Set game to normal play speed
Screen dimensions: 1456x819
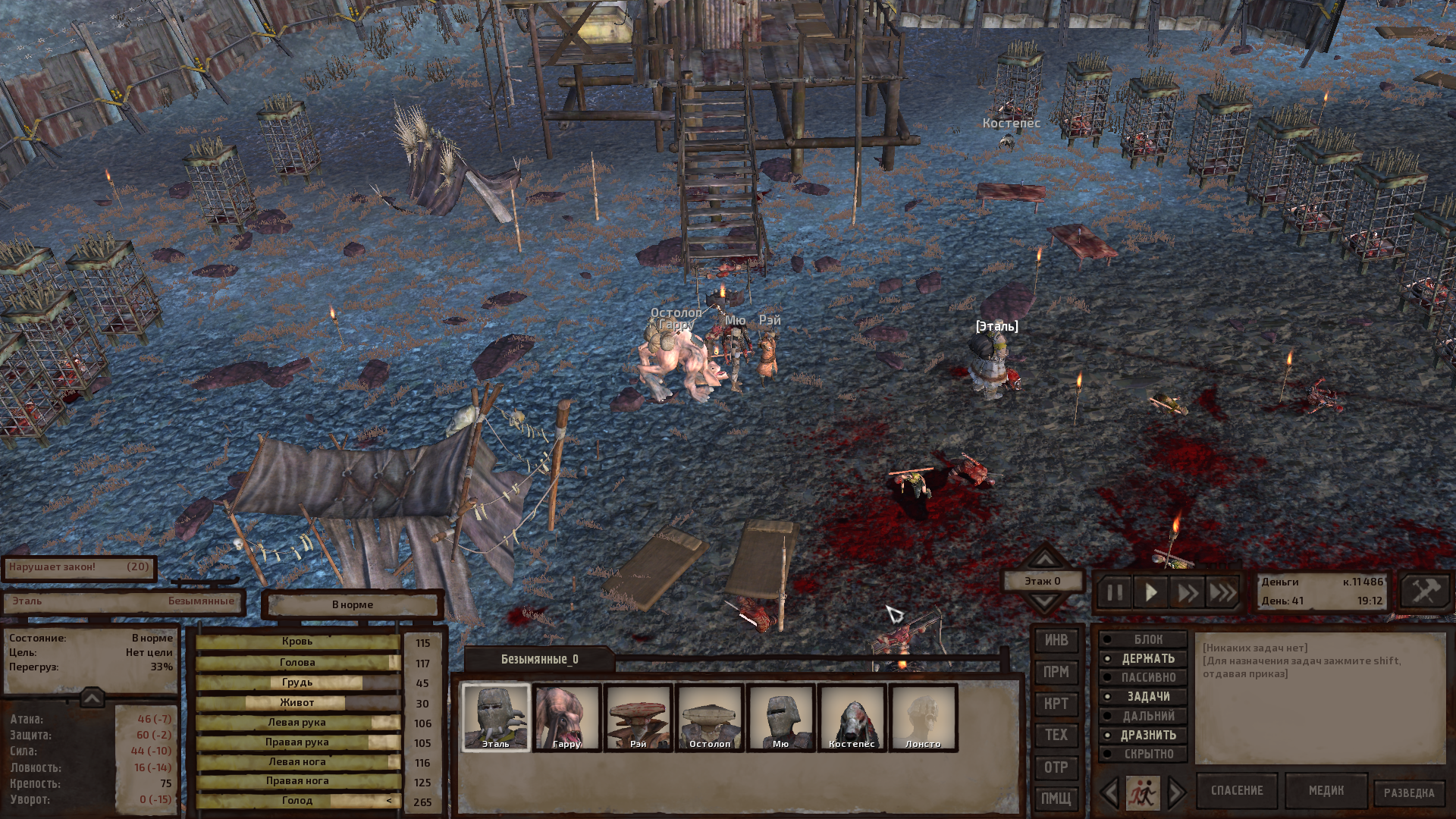click(1151, 592)
